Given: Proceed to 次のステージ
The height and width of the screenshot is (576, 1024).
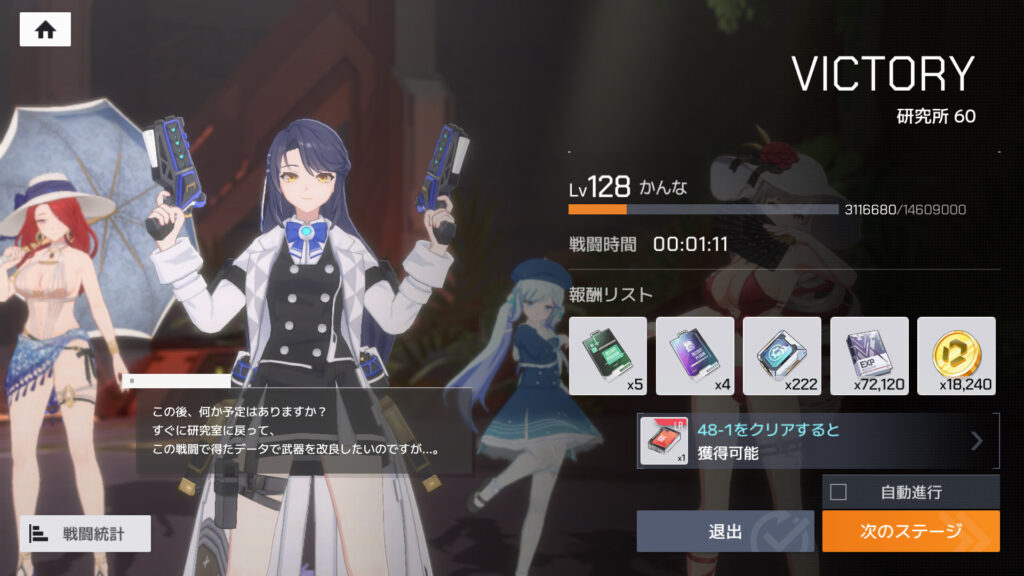Looking at the screenshot, I should (910, 531).
